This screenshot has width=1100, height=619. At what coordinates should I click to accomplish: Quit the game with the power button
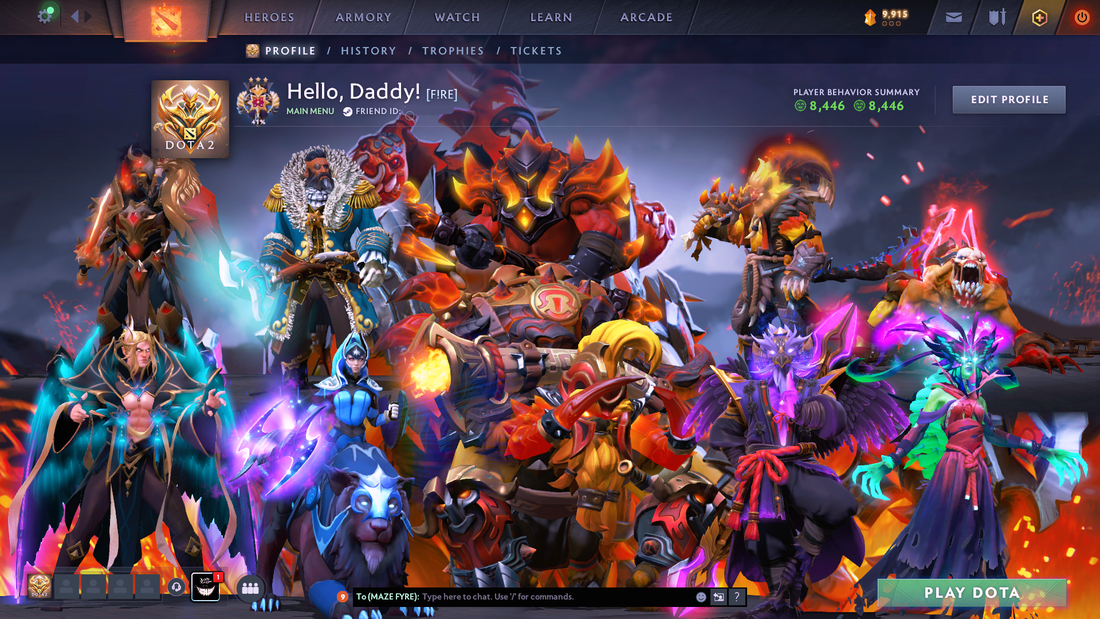pyautogui.click(x=1081, y=17)
